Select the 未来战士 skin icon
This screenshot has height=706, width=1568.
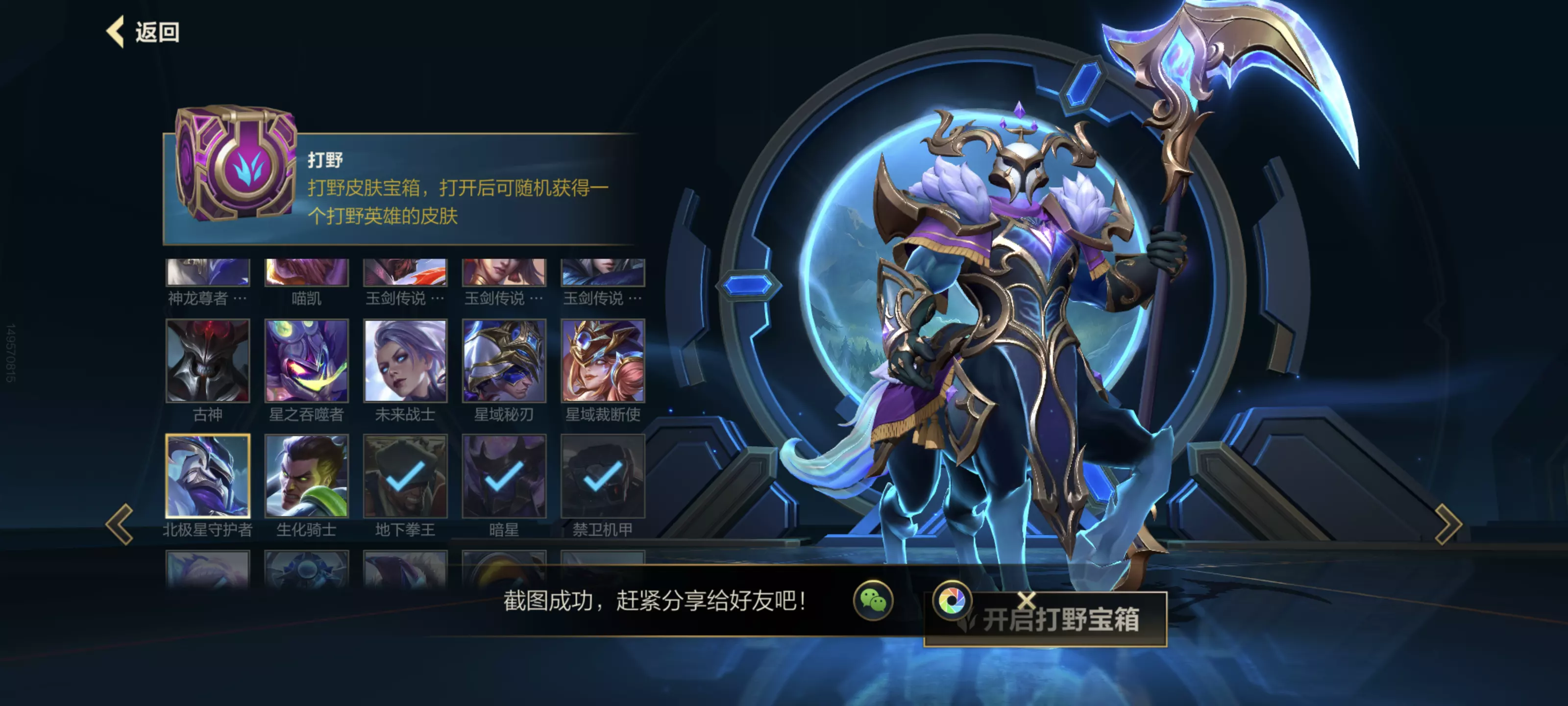pos(405,362)
